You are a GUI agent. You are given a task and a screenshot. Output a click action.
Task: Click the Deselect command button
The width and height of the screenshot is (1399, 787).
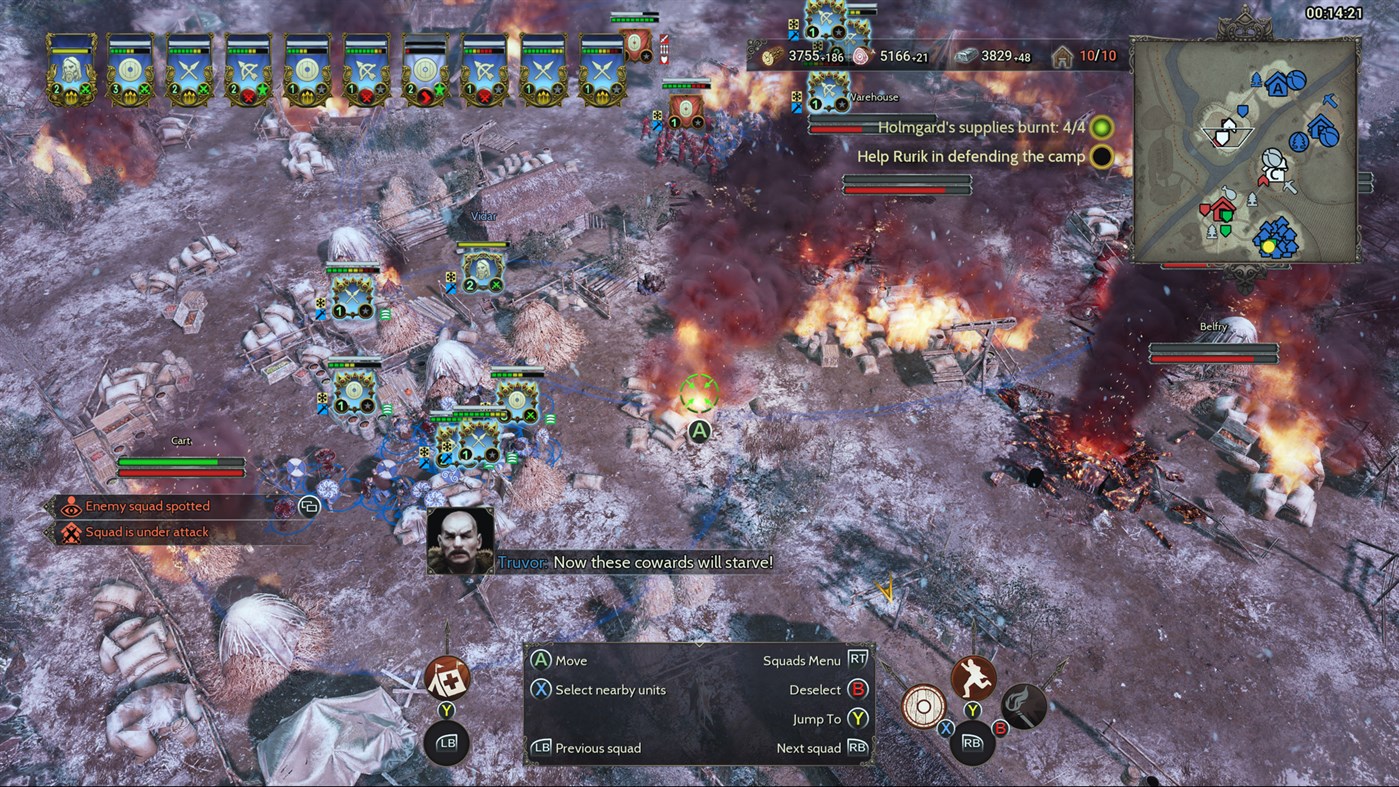tap(859, 689)
